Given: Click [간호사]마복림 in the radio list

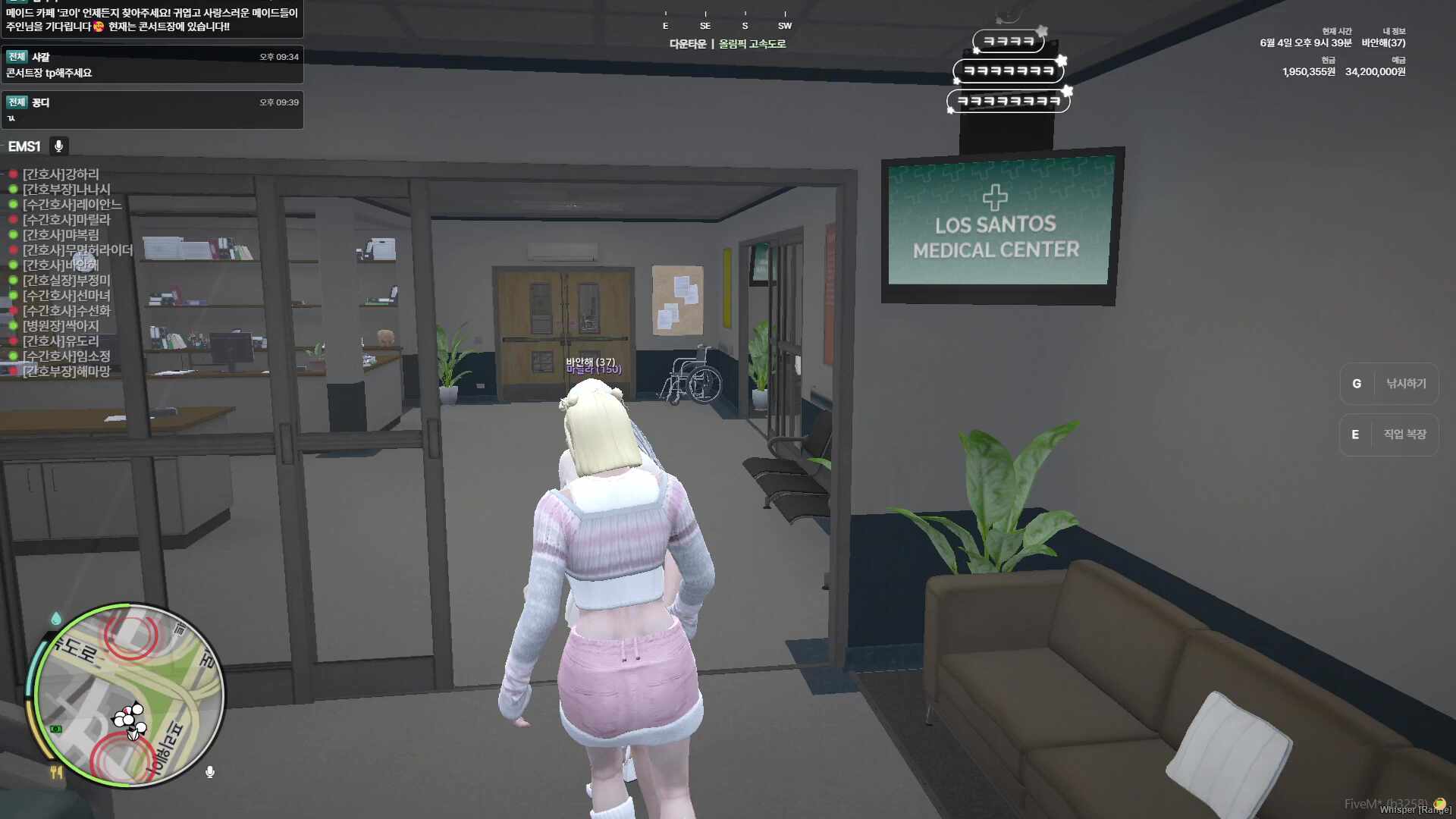Looking at the screenshot, I should (61, 235).
